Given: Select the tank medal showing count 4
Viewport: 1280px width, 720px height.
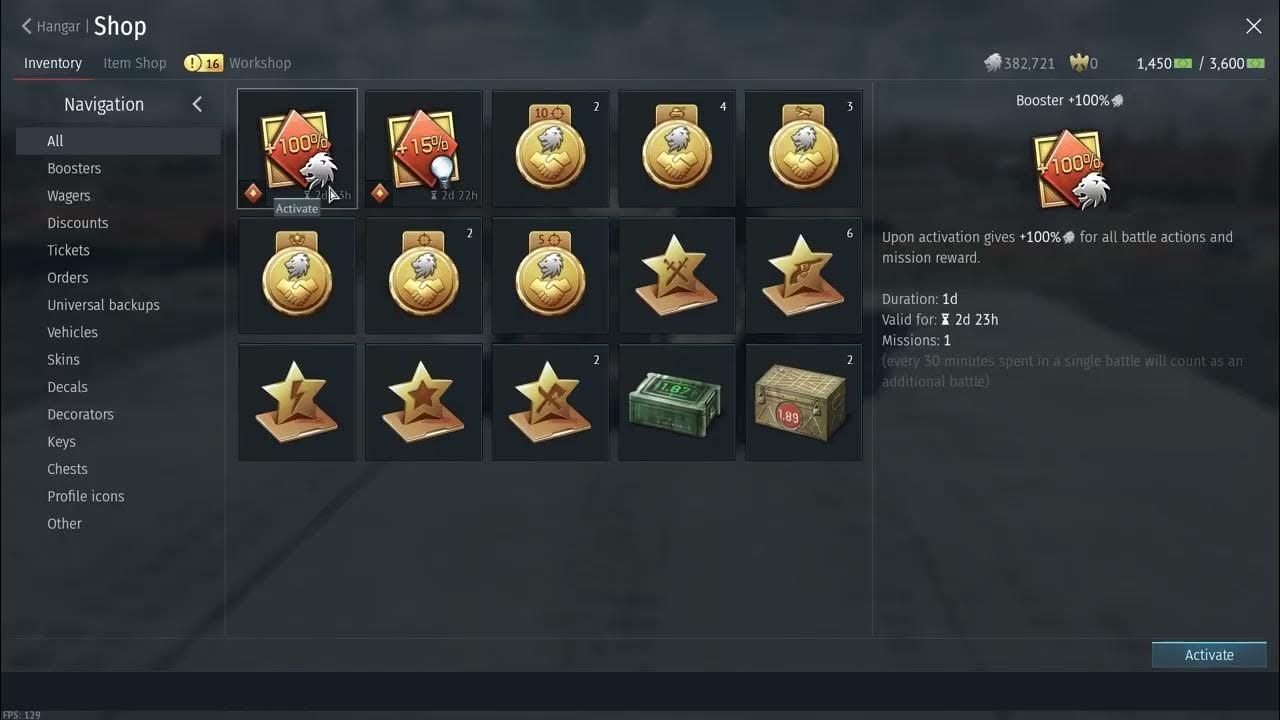Looking at the screenshot, I should pyautogui.click(x=677, y=148).
